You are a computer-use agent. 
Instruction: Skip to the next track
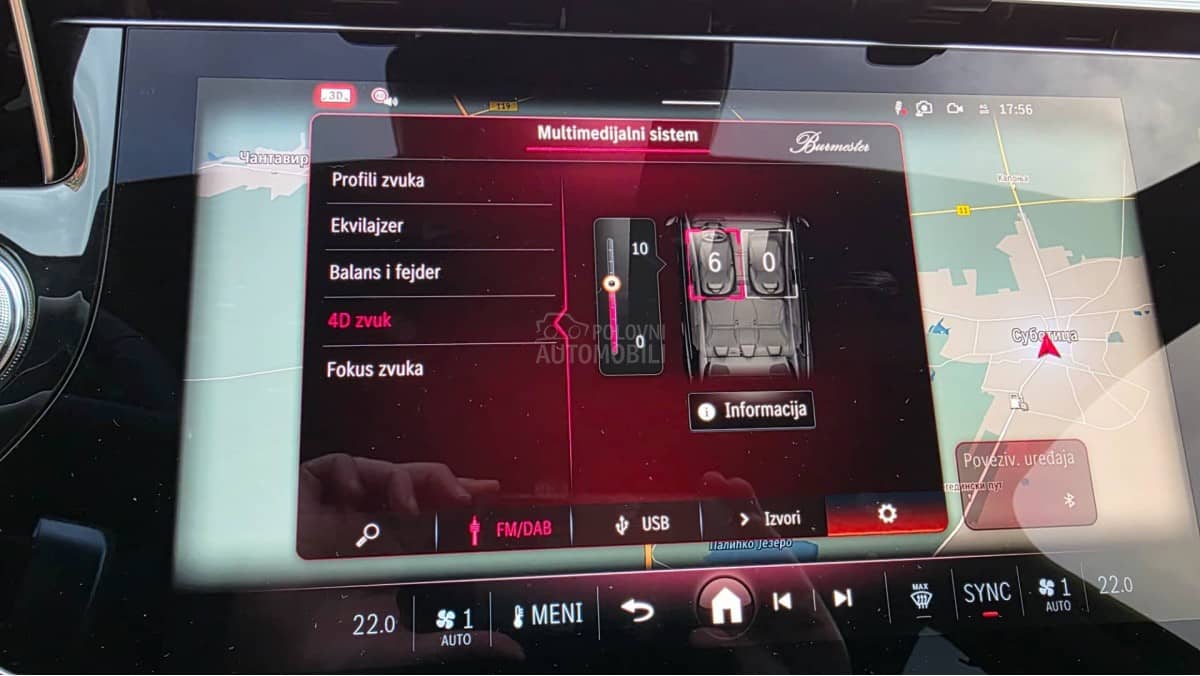[x=842, y=598]
